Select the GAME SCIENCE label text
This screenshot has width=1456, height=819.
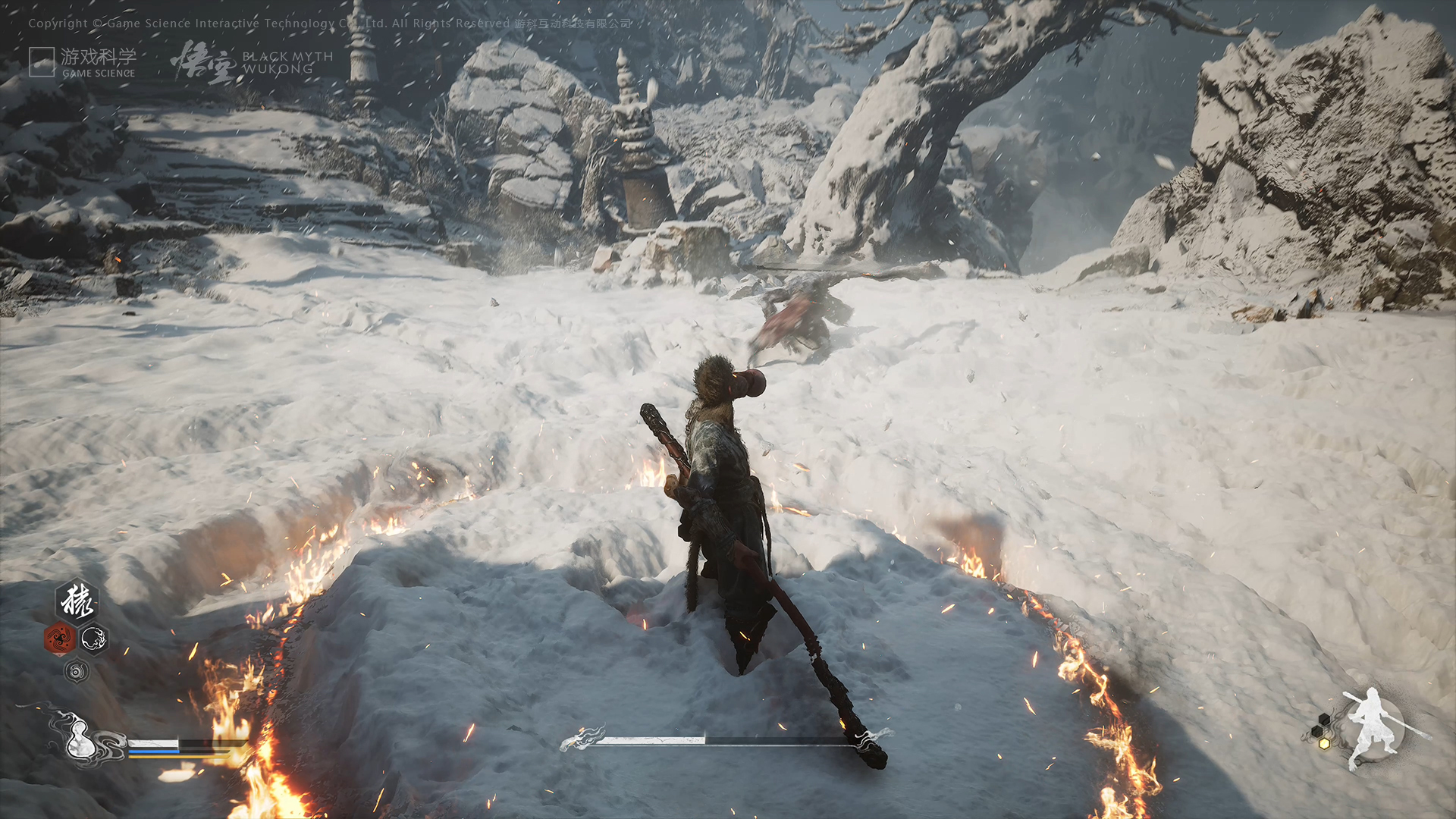click(x=98, y=74)
